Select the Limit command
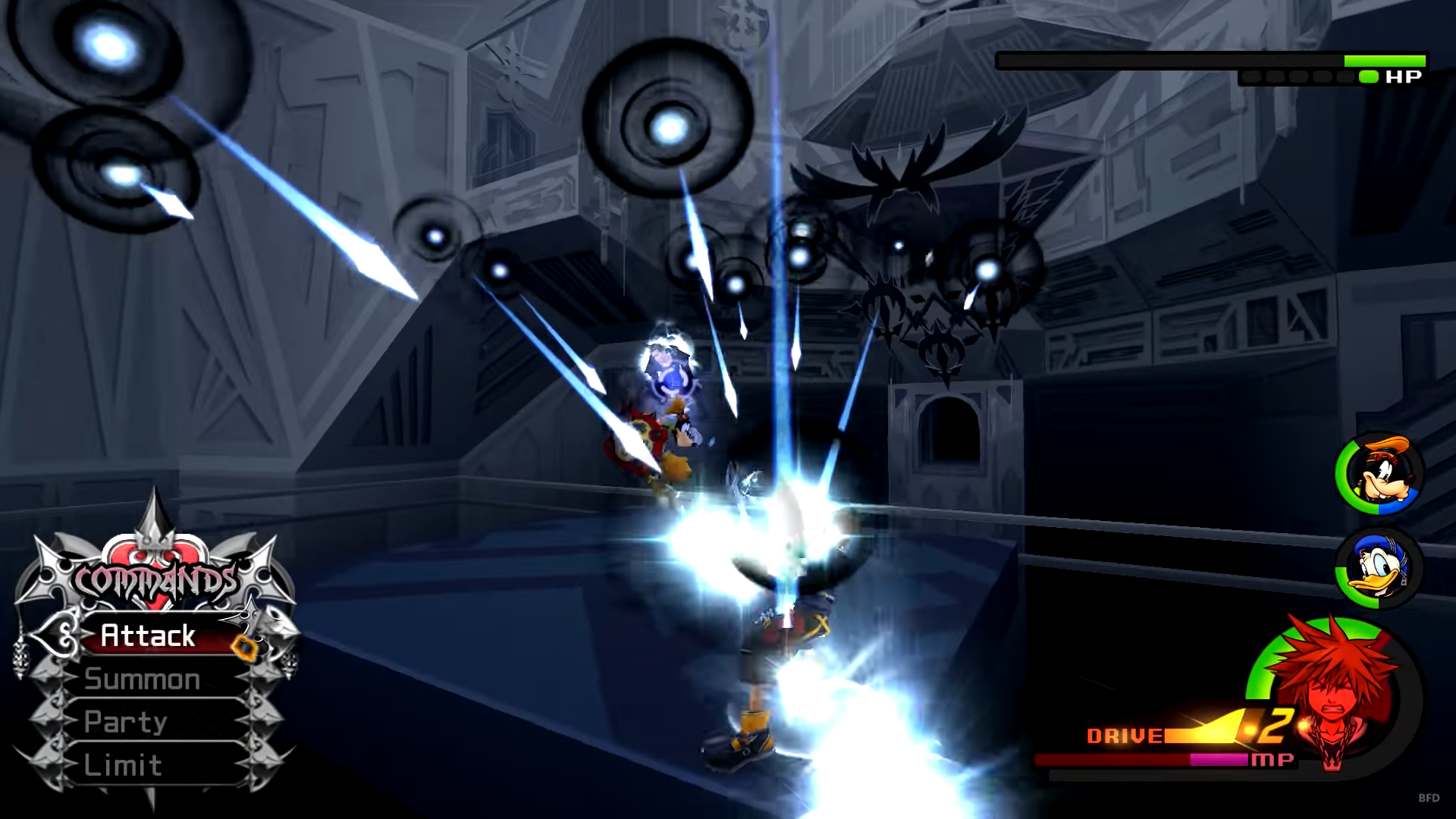The image size is (1456, 819). pos(123,764)
